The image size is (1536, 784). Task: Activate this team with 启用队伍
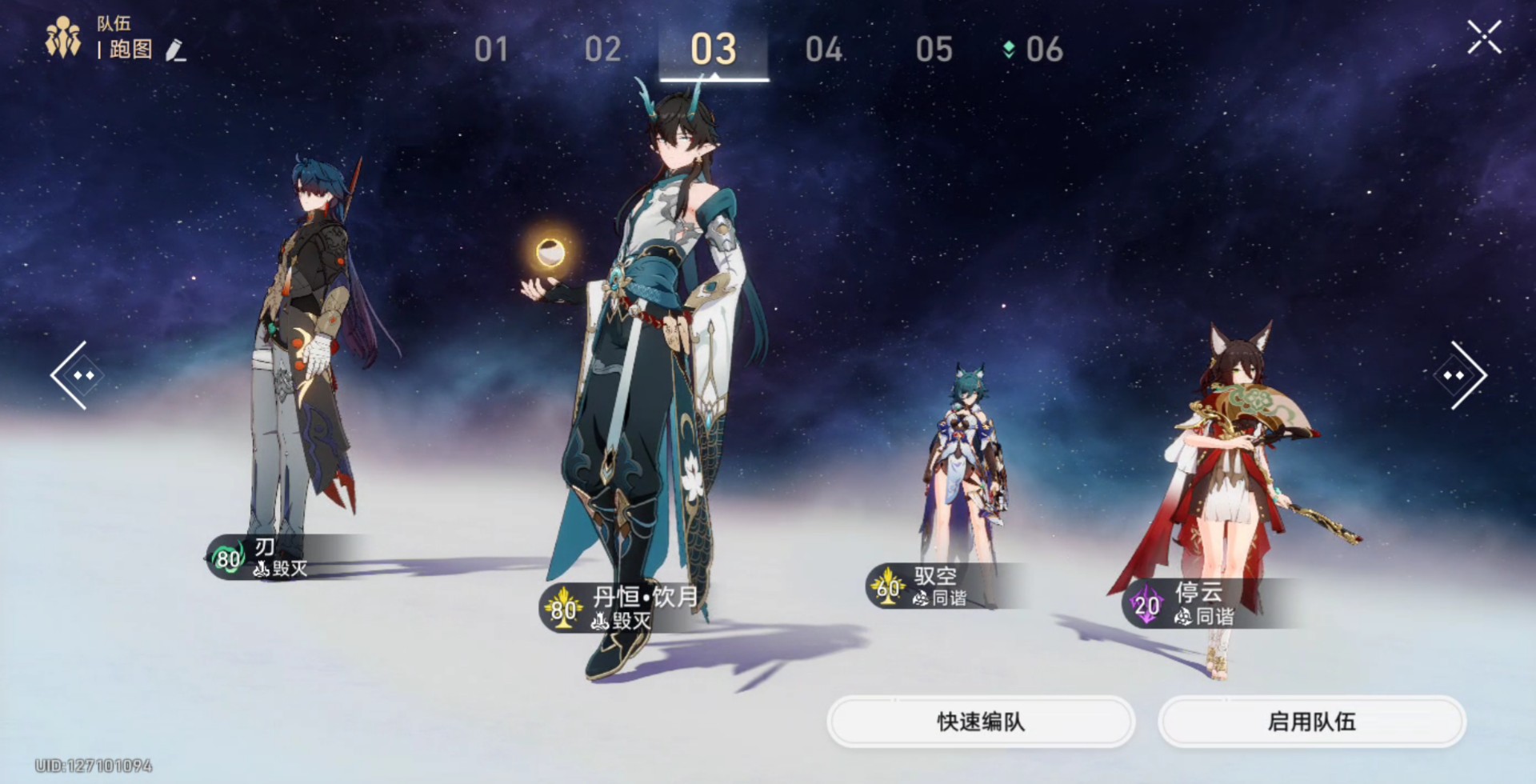1311,722
